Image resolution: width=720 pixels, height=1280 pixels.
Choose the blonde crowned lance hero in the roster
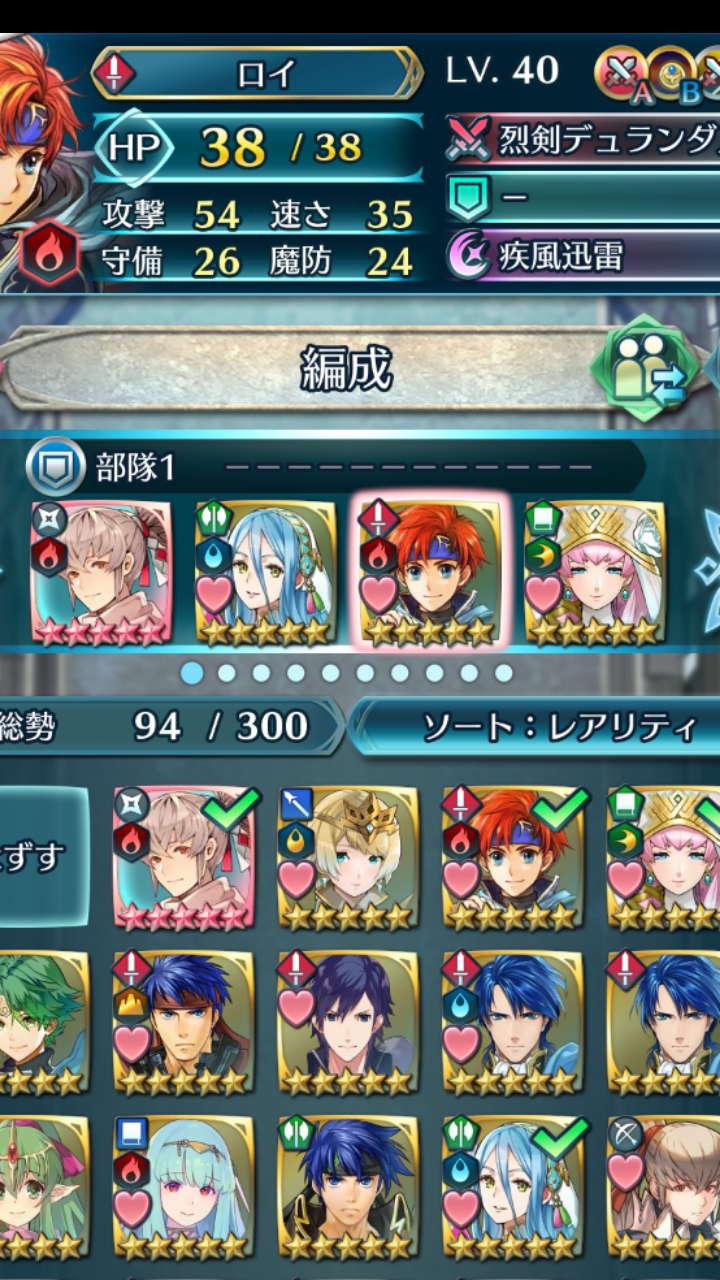348,856
